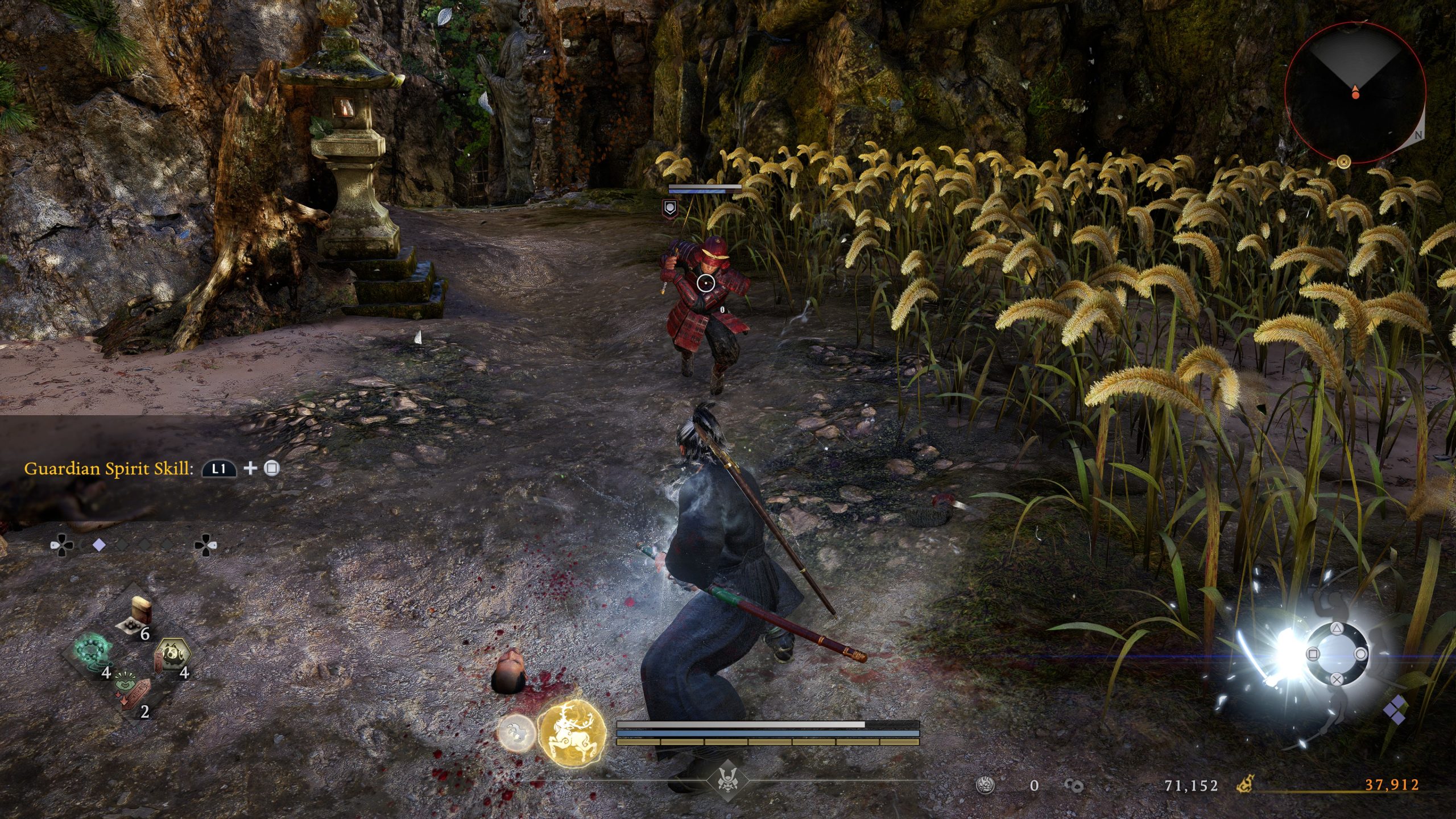1456x819 pixels.
Task: Click the shield status icon above the enemy
Action: click(671, 209)
